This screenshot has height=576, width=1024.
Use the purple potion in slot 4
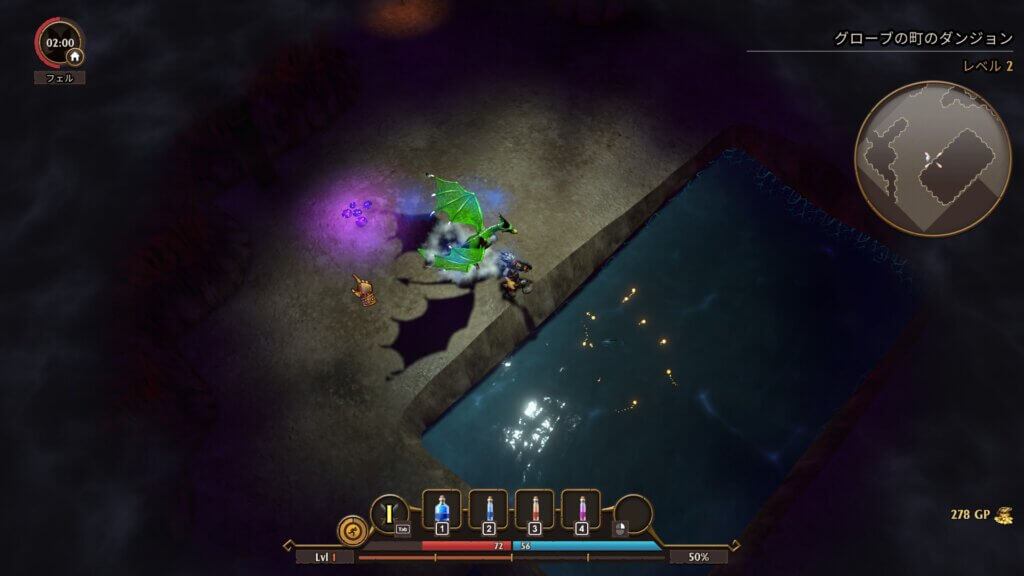[580, 509]
